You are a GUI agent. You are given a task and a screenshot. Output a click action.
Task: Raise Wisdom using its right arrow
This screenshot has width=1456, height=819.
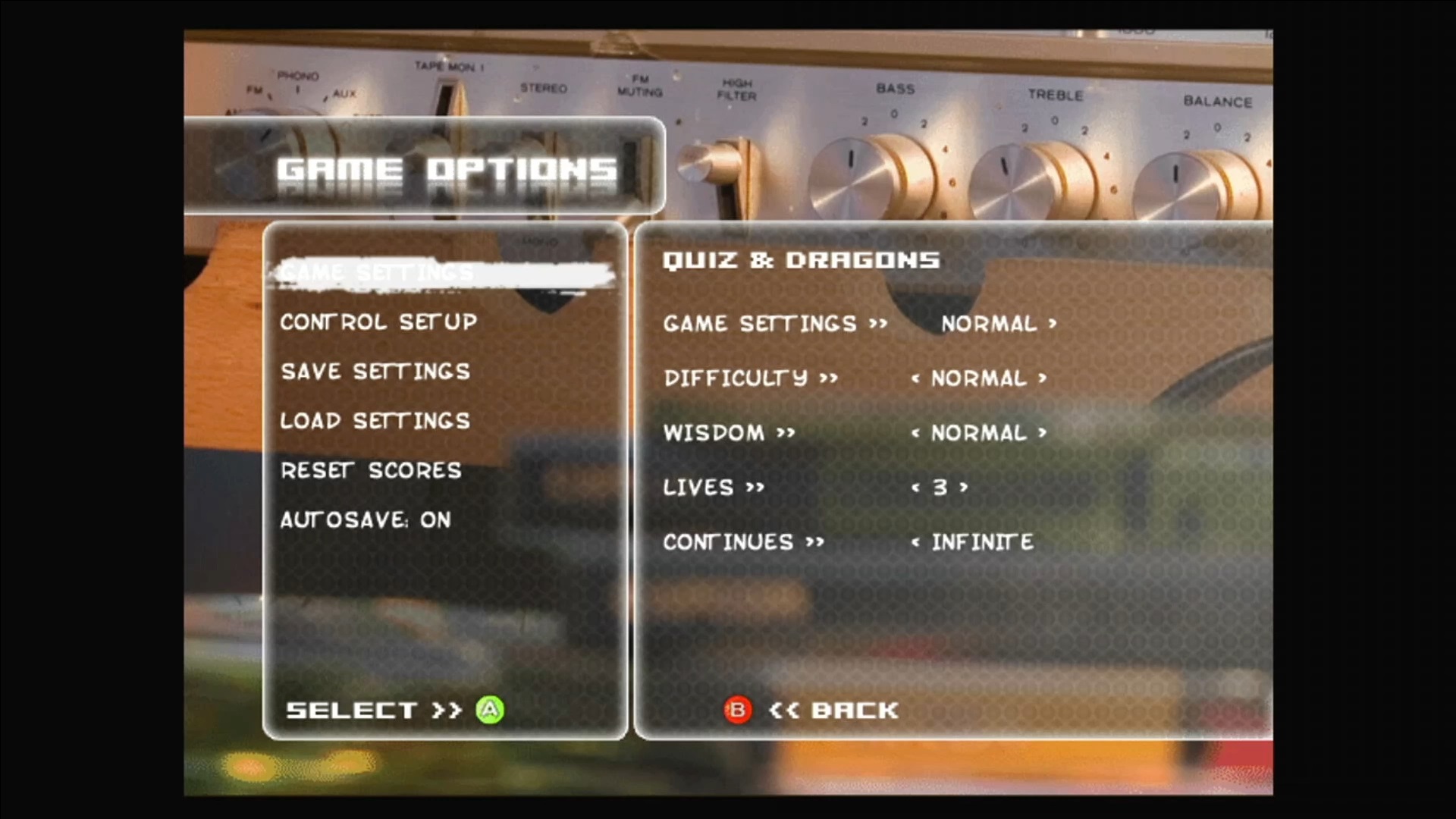click(1043, 433)
